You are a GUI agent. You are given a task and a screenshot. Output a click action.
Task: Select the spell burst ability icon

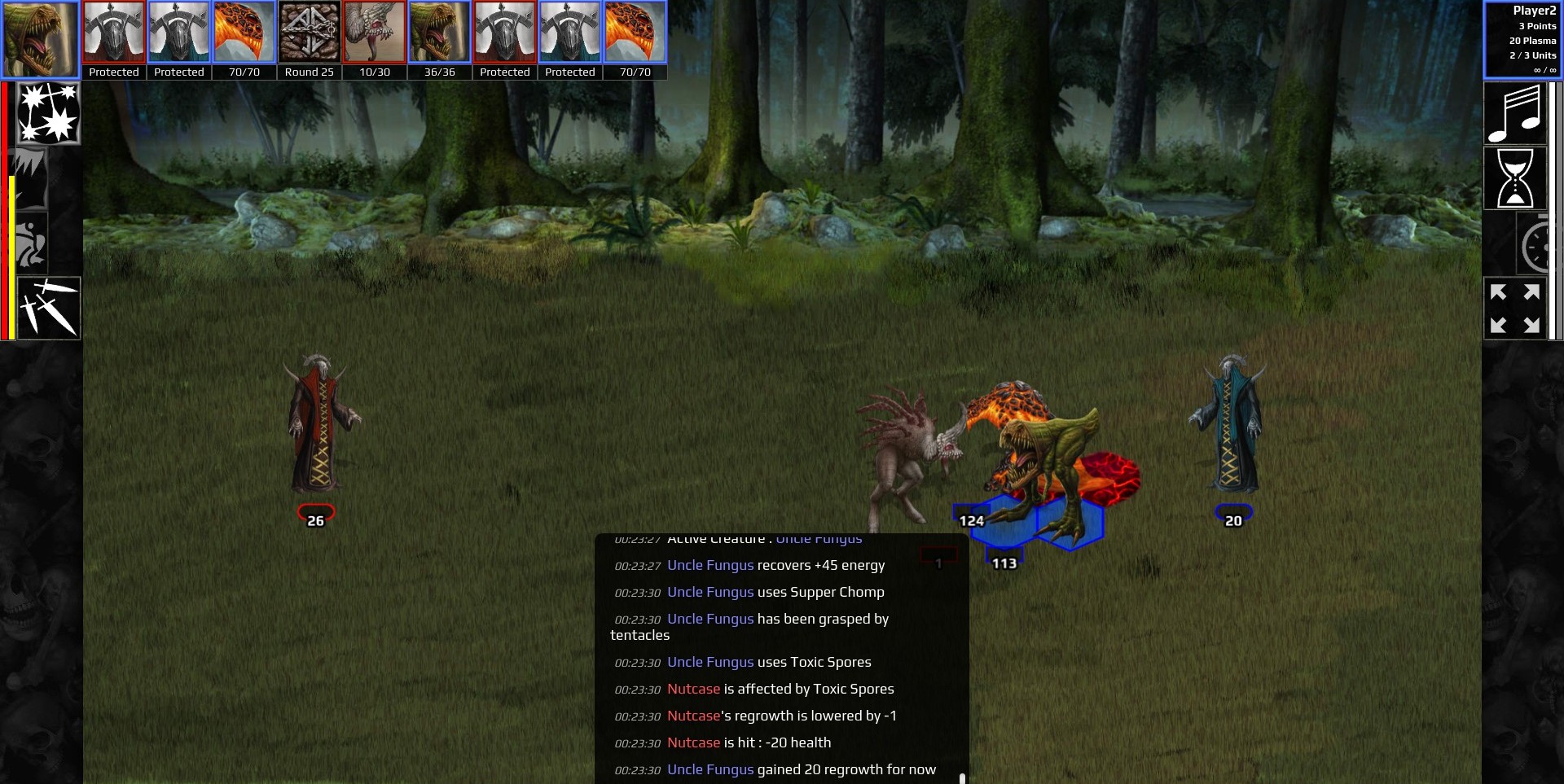pyautogui.click(x=48, y=113)
